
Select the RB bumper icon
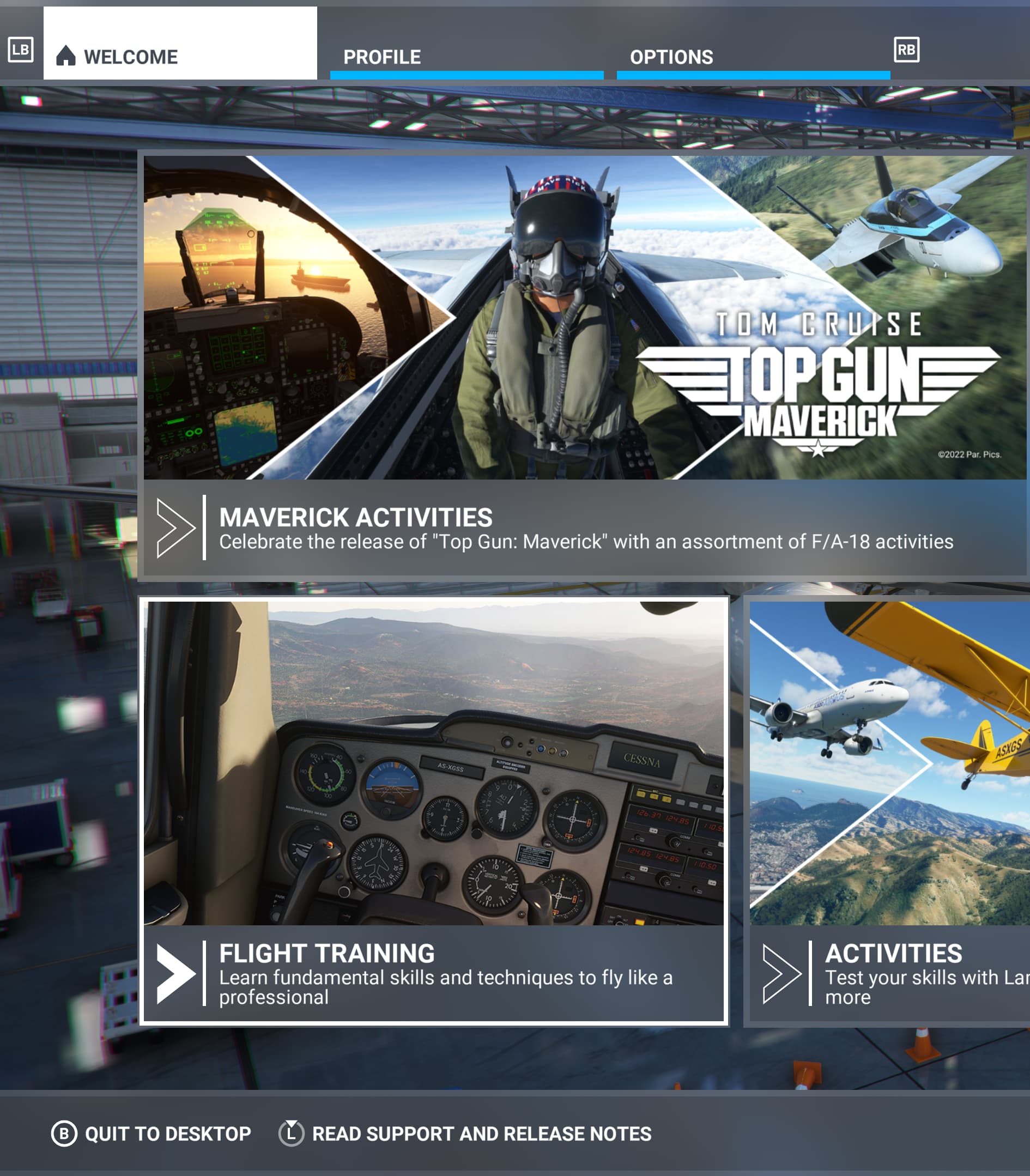coord(908,51)
